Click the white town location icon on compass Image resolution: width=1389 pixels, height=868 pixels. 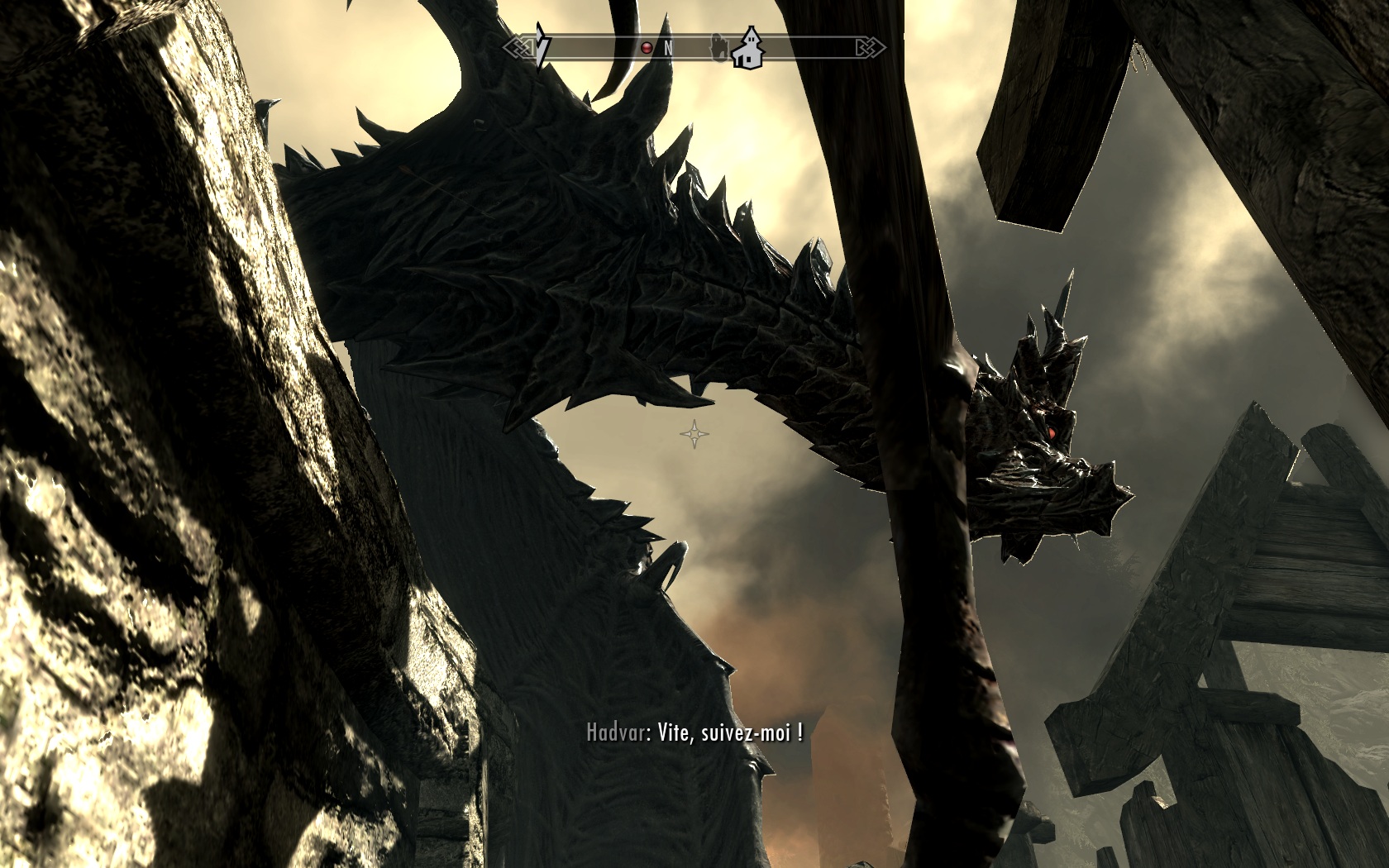pos(748,50)
